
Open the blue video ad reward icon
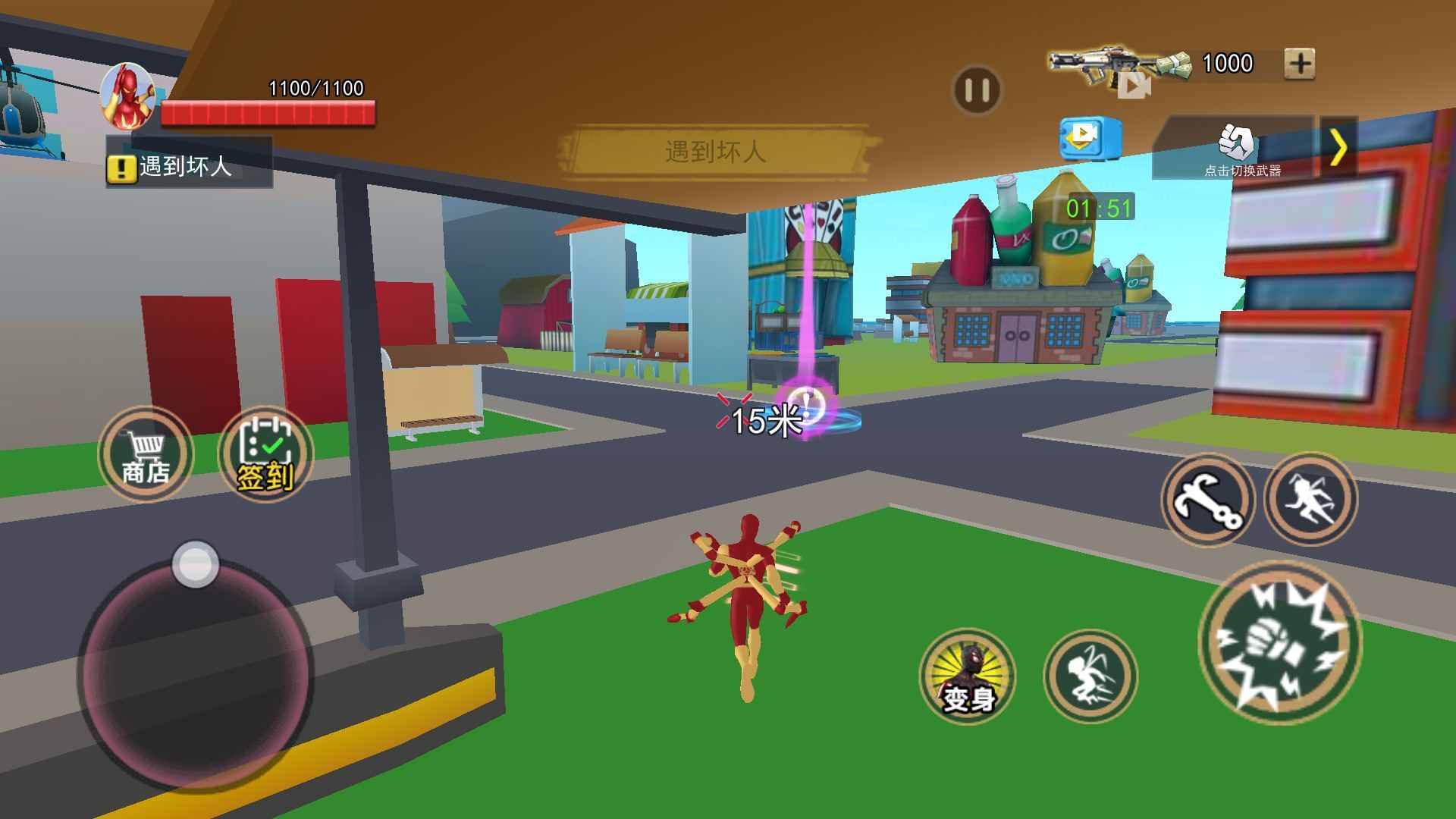pyautogui.click(x=1090, y=138)
